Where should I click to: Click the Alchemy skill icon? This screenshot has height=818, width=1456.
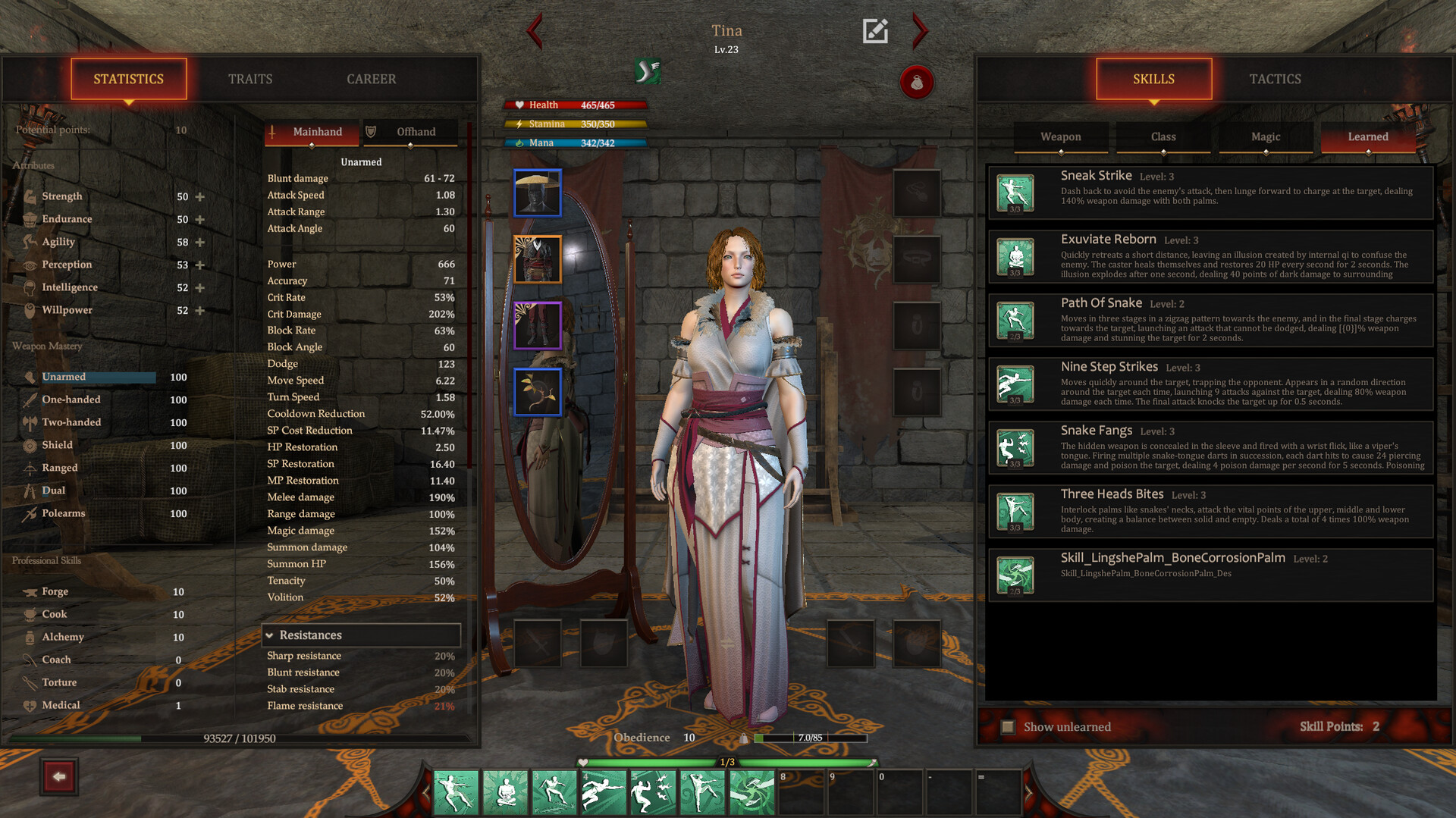(30, 637)
